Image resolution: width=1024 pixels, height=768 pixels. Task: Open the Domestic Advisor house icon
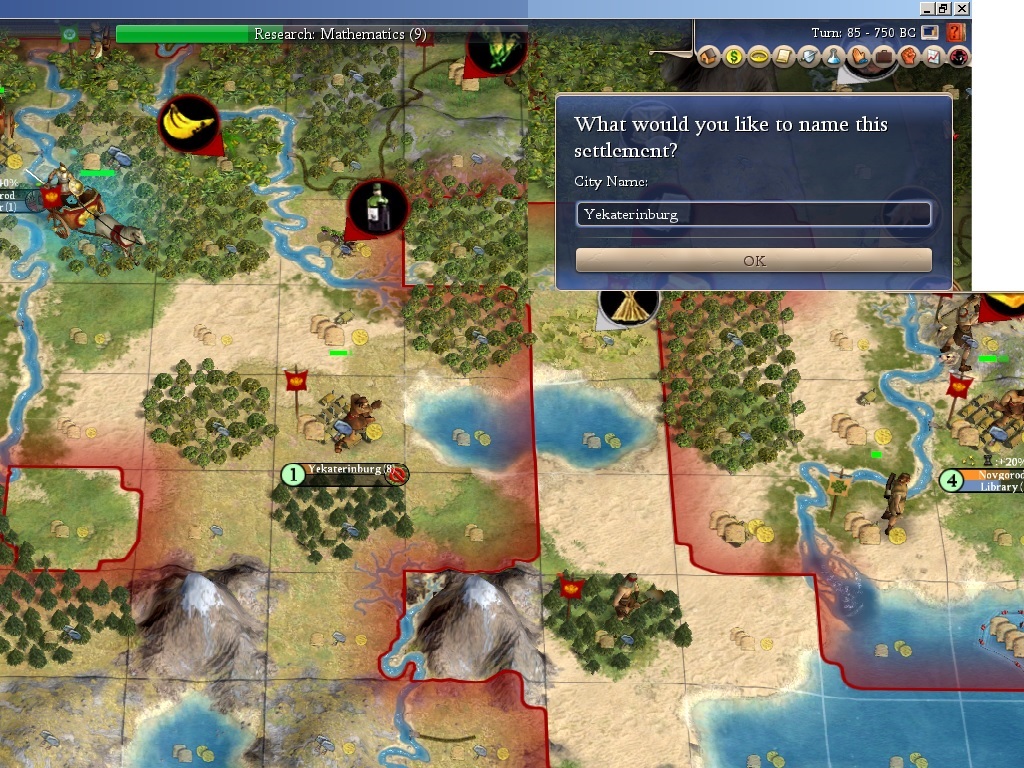pyautogui.click(x=709, y=57)
